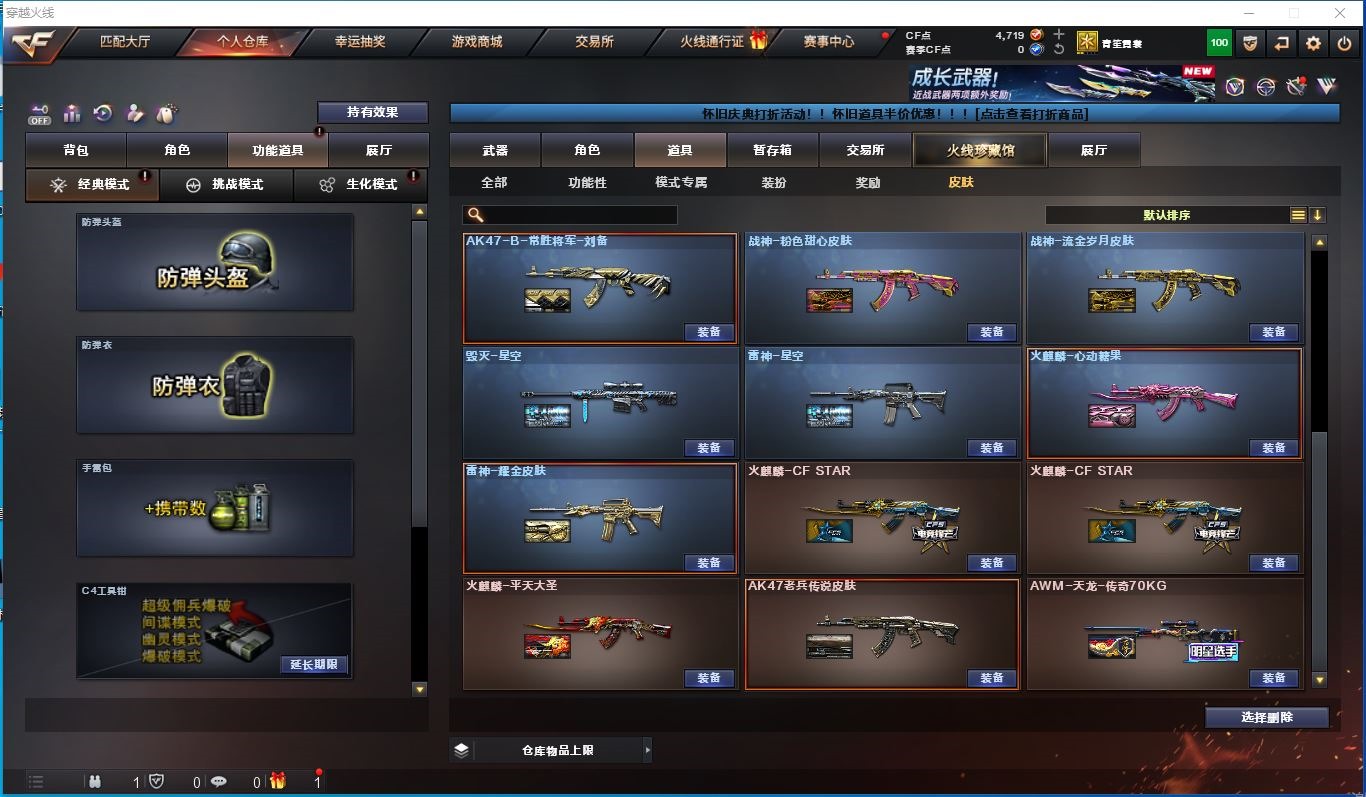
Task: Extend the C4工具钳 duration with 延长期限
Action: [x=314, y=664]
